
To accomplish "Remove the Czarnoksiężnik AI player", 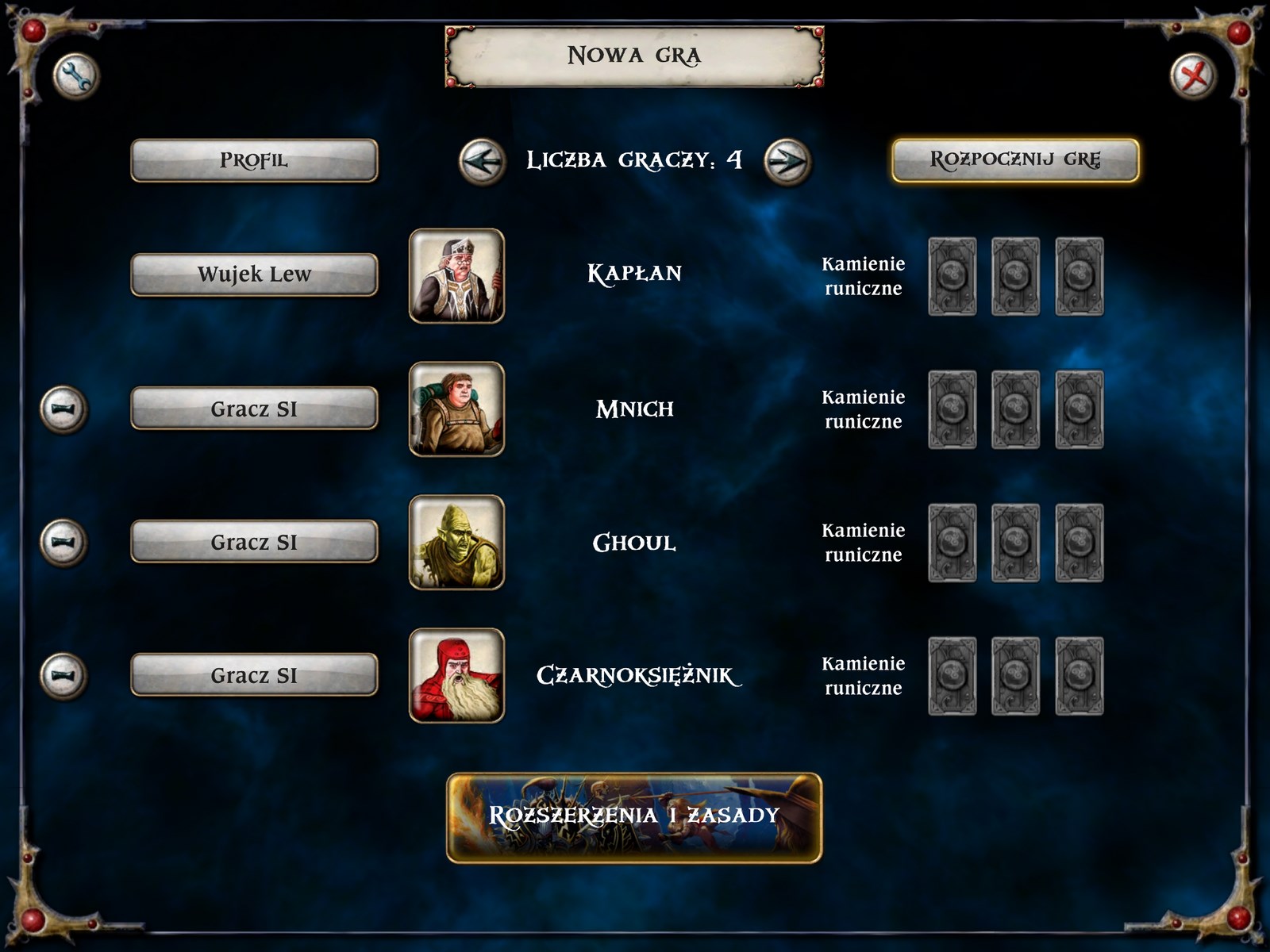I will [x=63, y=676].
